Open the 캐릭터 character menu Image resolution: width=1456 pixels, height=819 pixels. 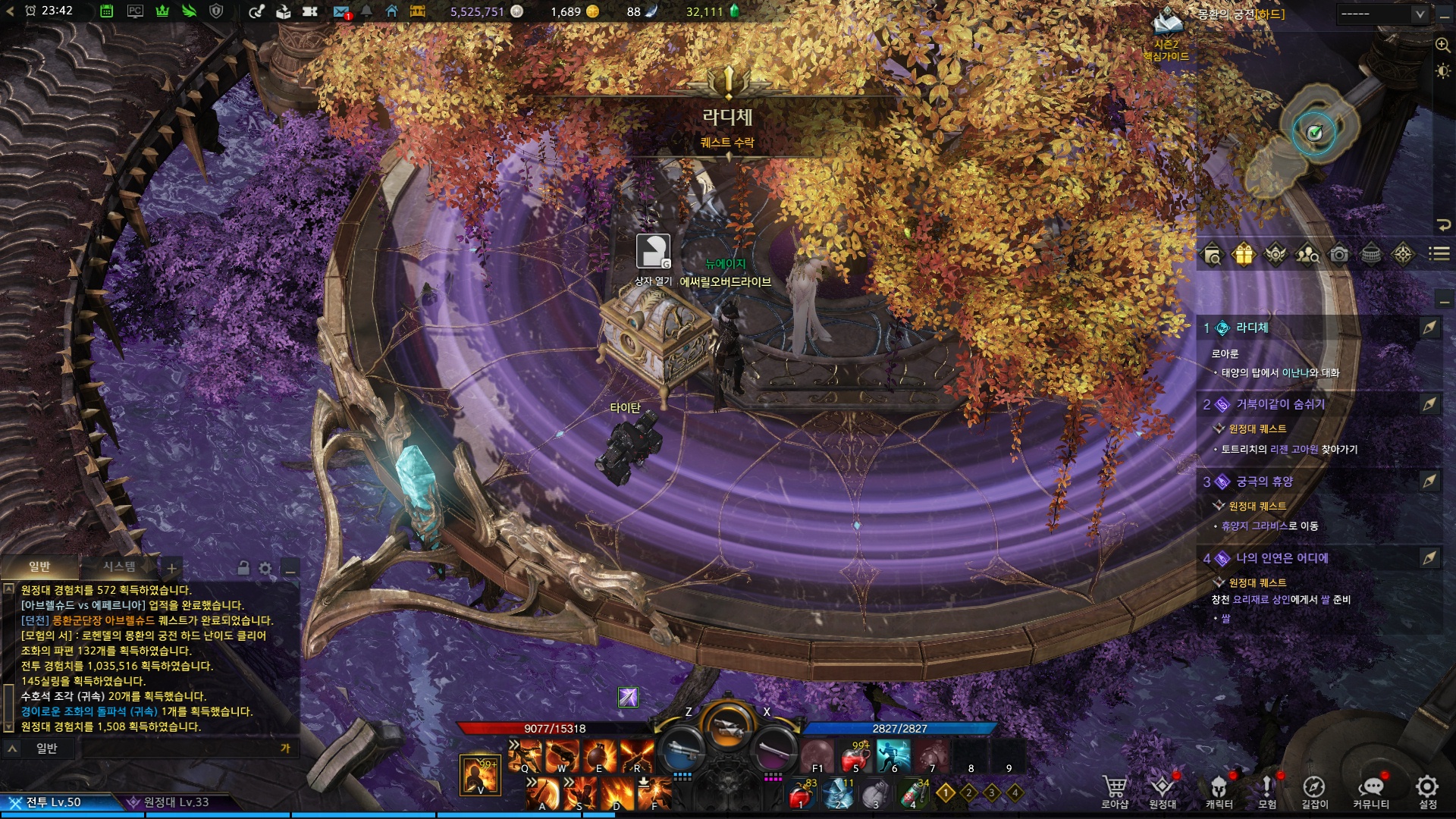[x=1219, y=789]
